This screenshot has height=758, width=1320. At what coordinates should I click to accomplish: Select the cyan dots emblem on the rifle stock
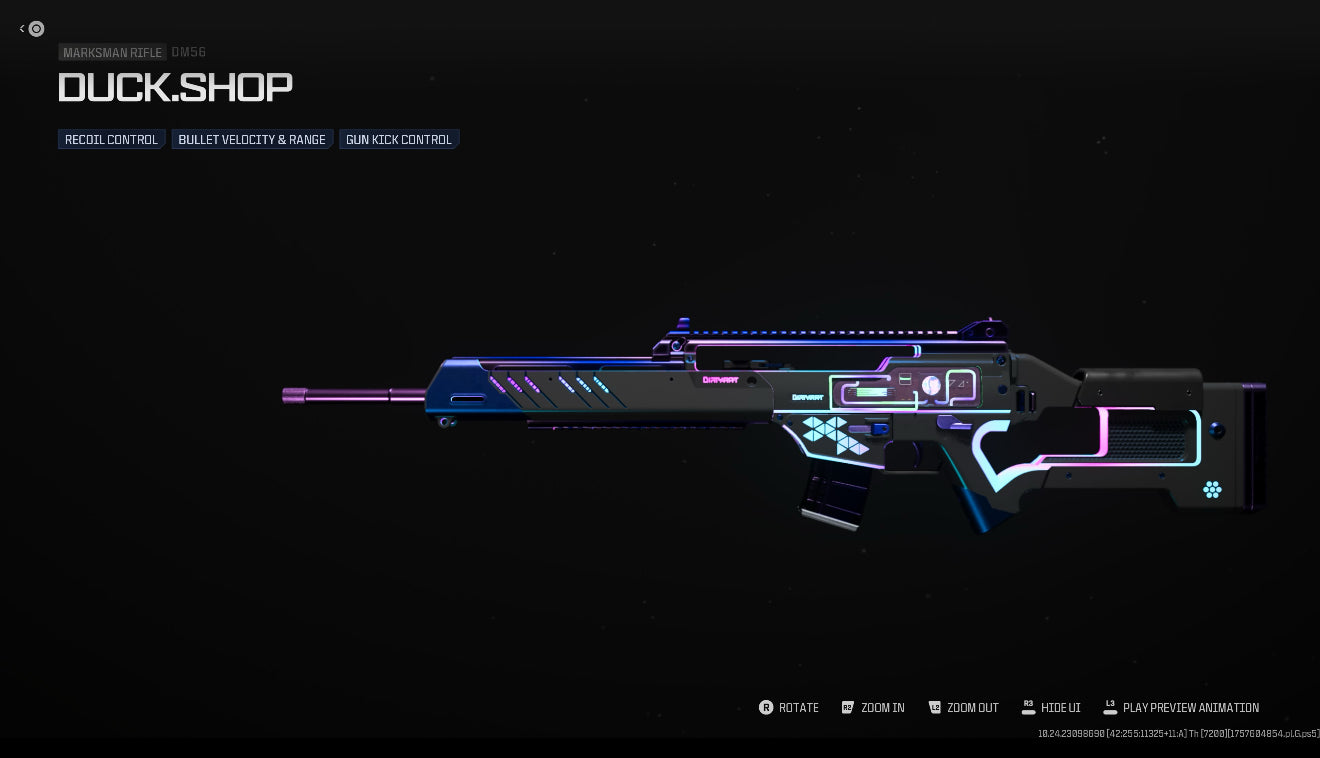click(1212, 490)
